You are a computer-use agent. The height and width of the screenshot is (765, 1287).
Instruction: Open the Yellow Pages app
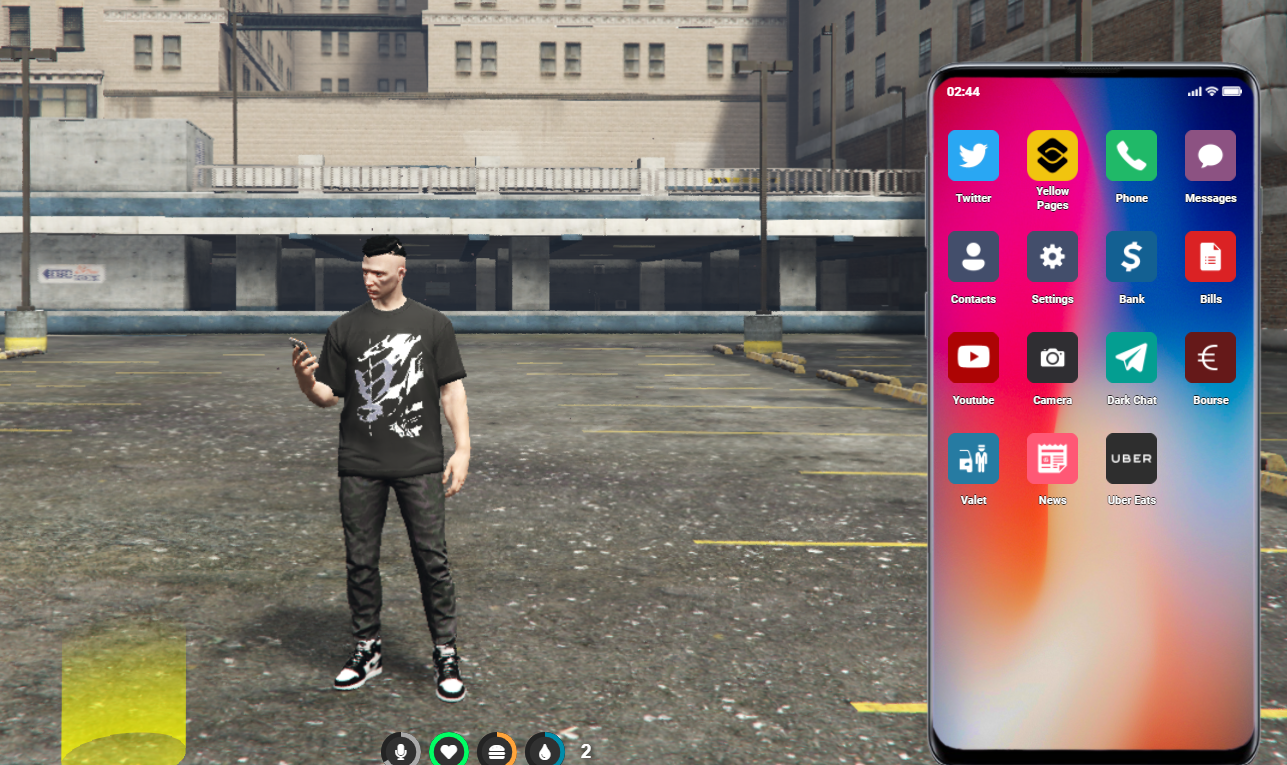(x=1052, y=156)
